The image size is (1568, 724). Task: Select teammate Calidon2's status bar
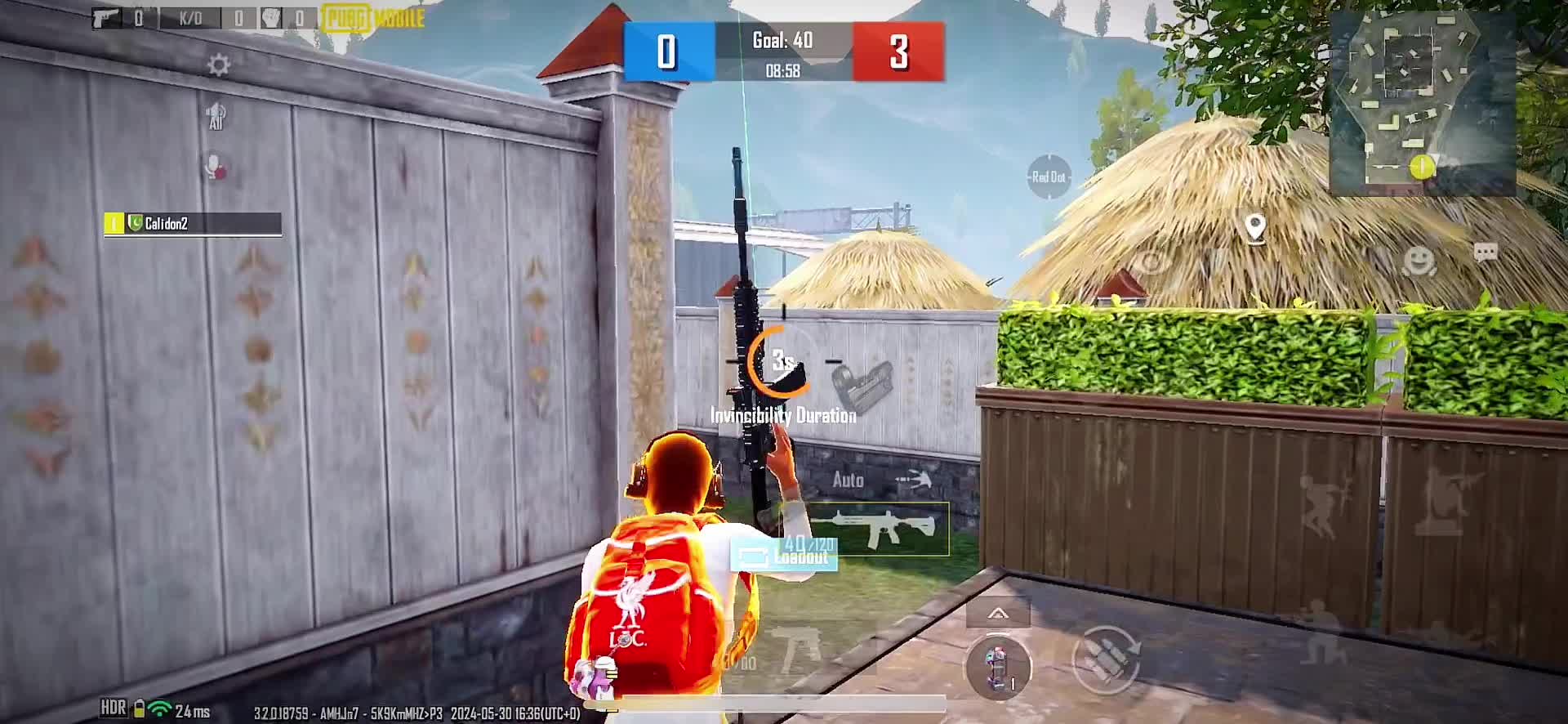pos(193,224)
